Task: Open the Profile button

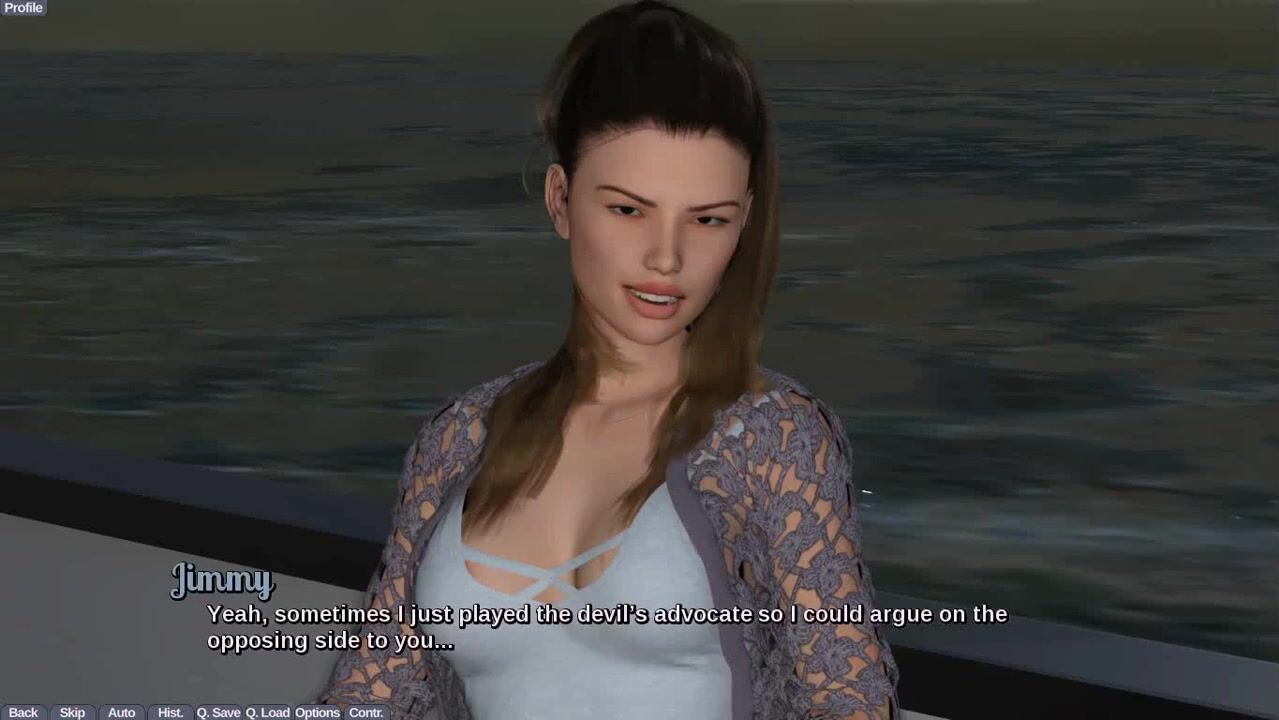Action: pyautogui.click(x=23, y=8)
